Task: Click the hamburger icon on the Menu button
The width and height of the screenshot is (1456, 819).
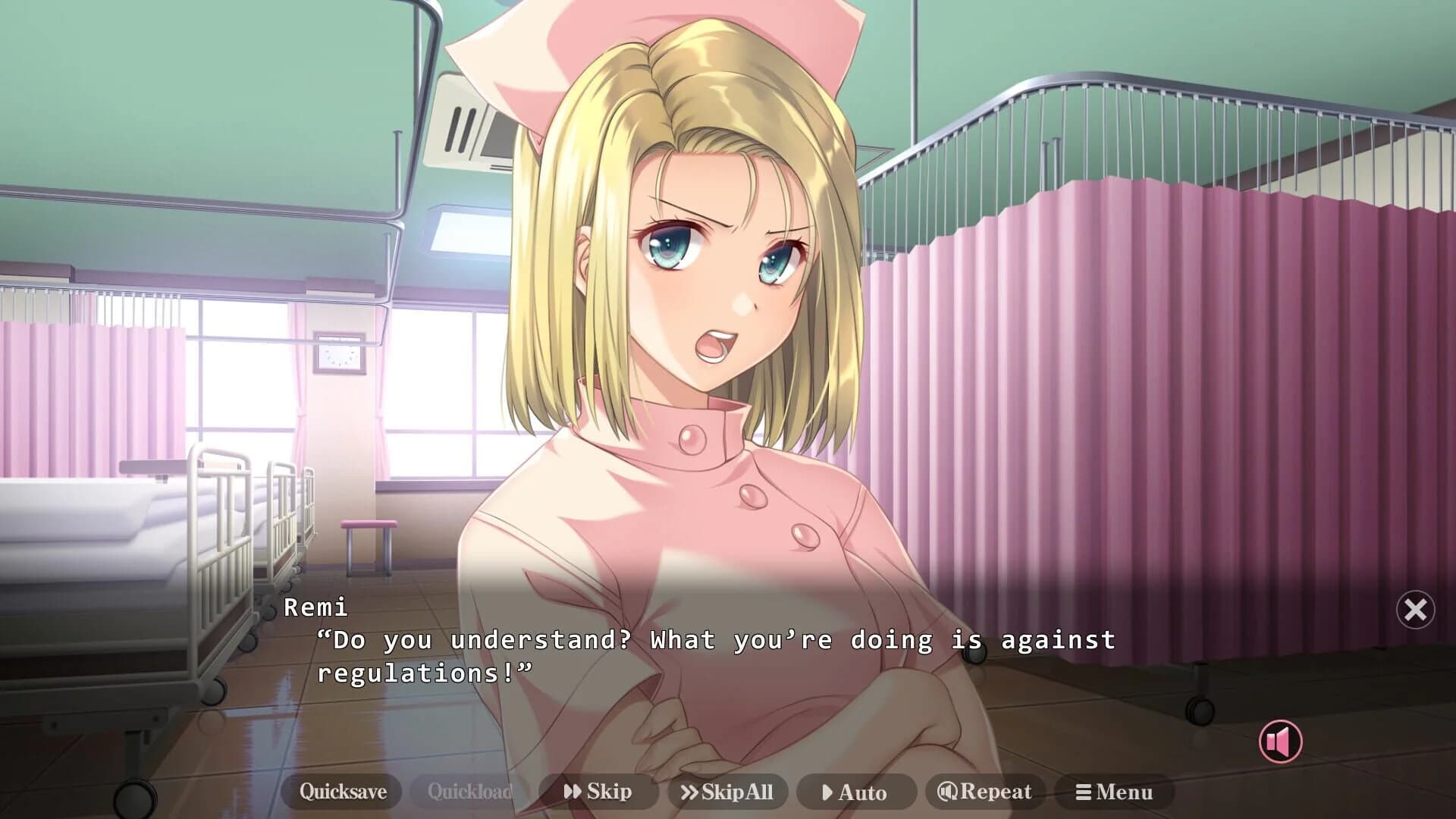Action: tap(1082, 792)
